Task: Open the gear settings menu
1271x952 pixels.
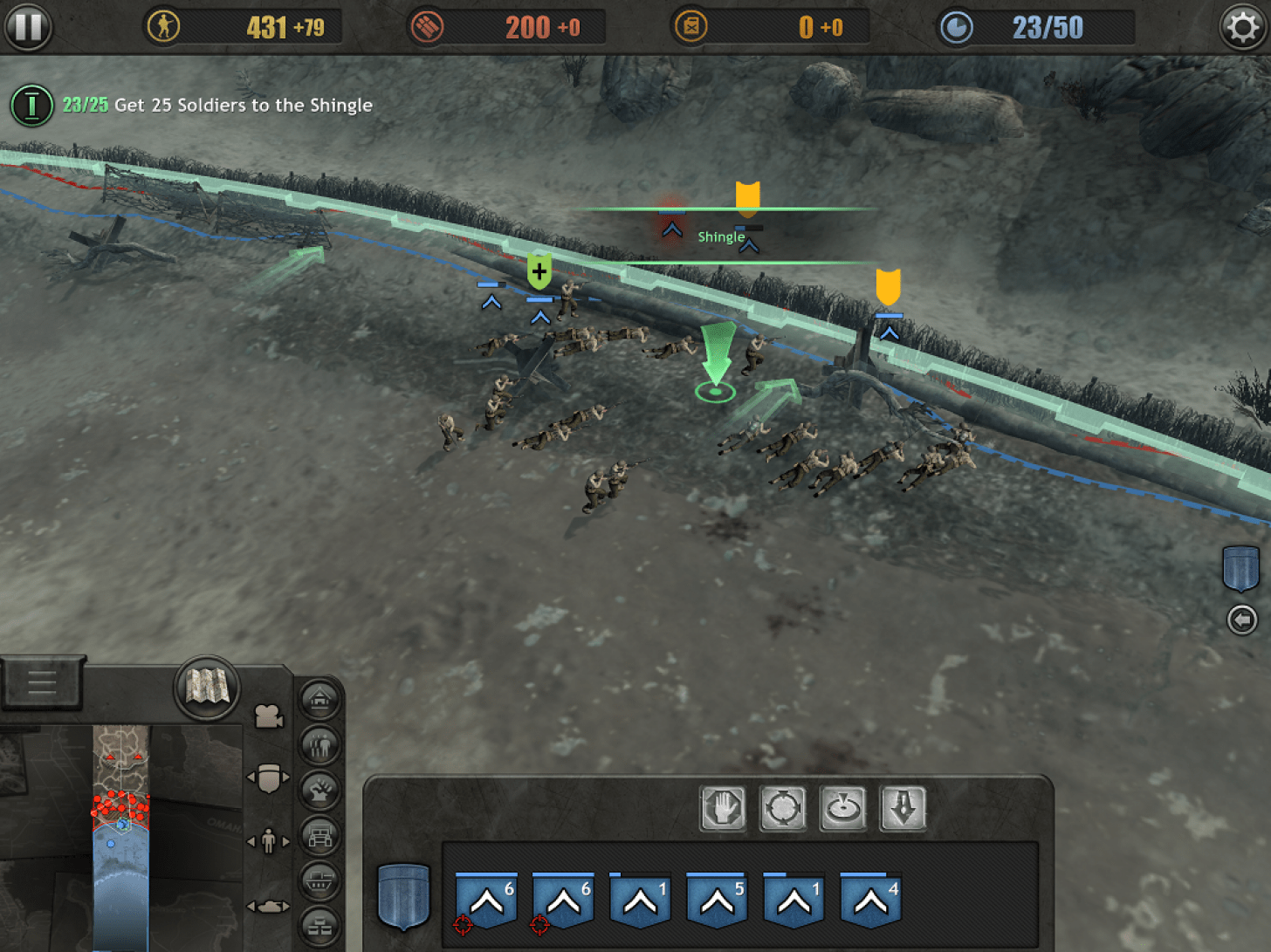Action: tap(1242, 28)
